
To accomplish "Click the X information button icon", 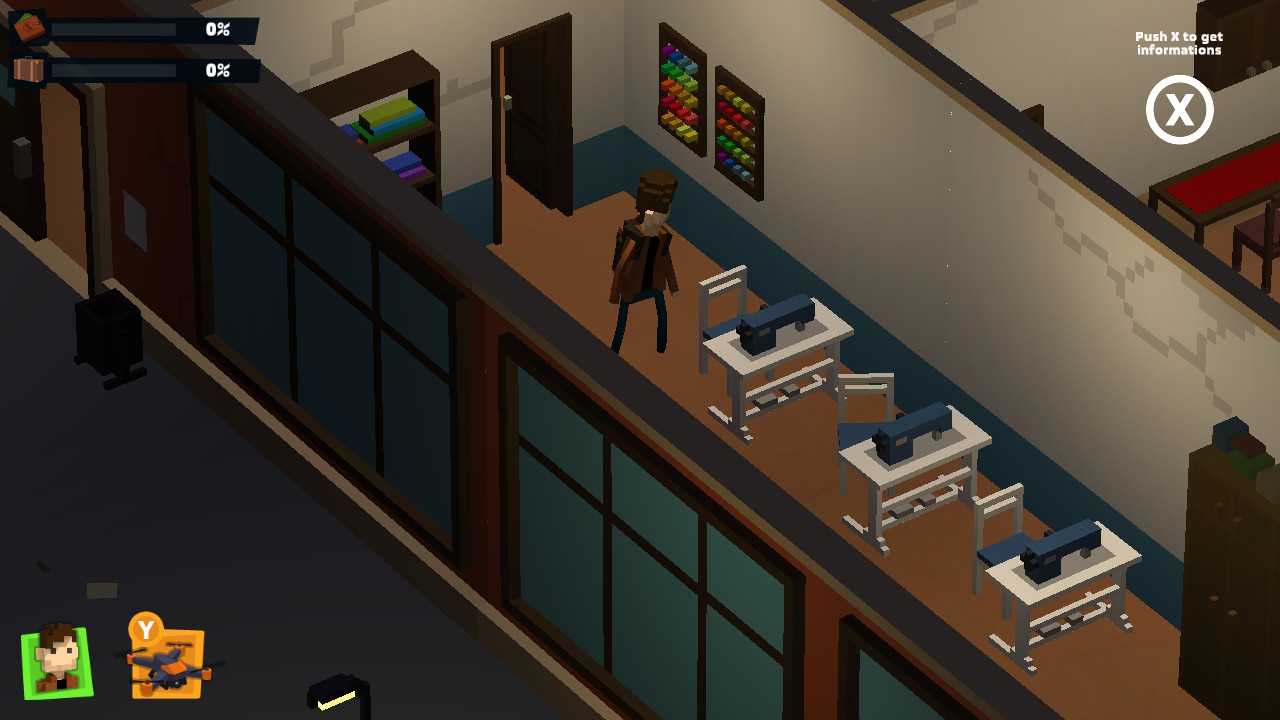I will 1179,110.
